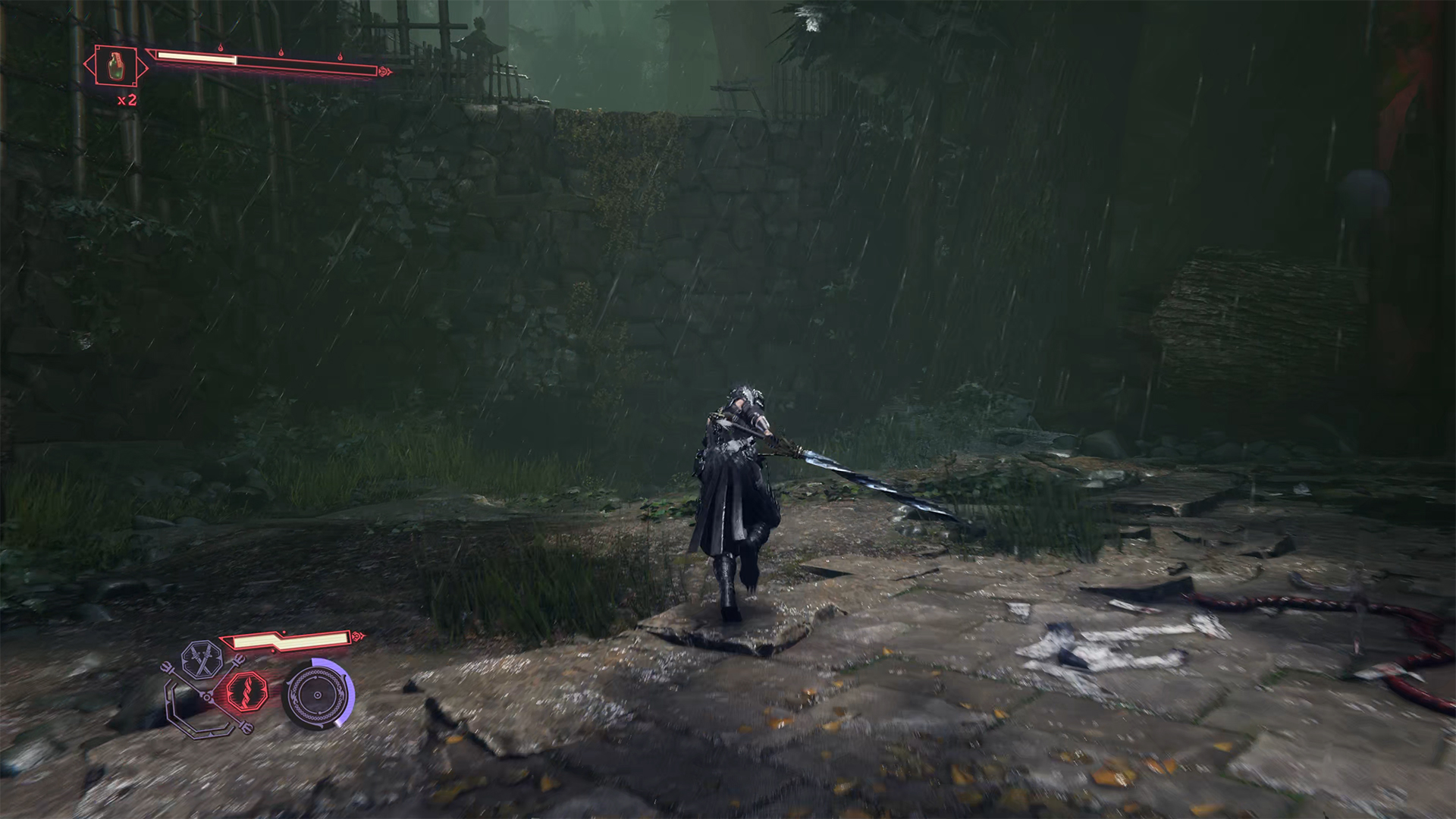
Task: Use the green healing flask item
Action: (x=115, y=67)
